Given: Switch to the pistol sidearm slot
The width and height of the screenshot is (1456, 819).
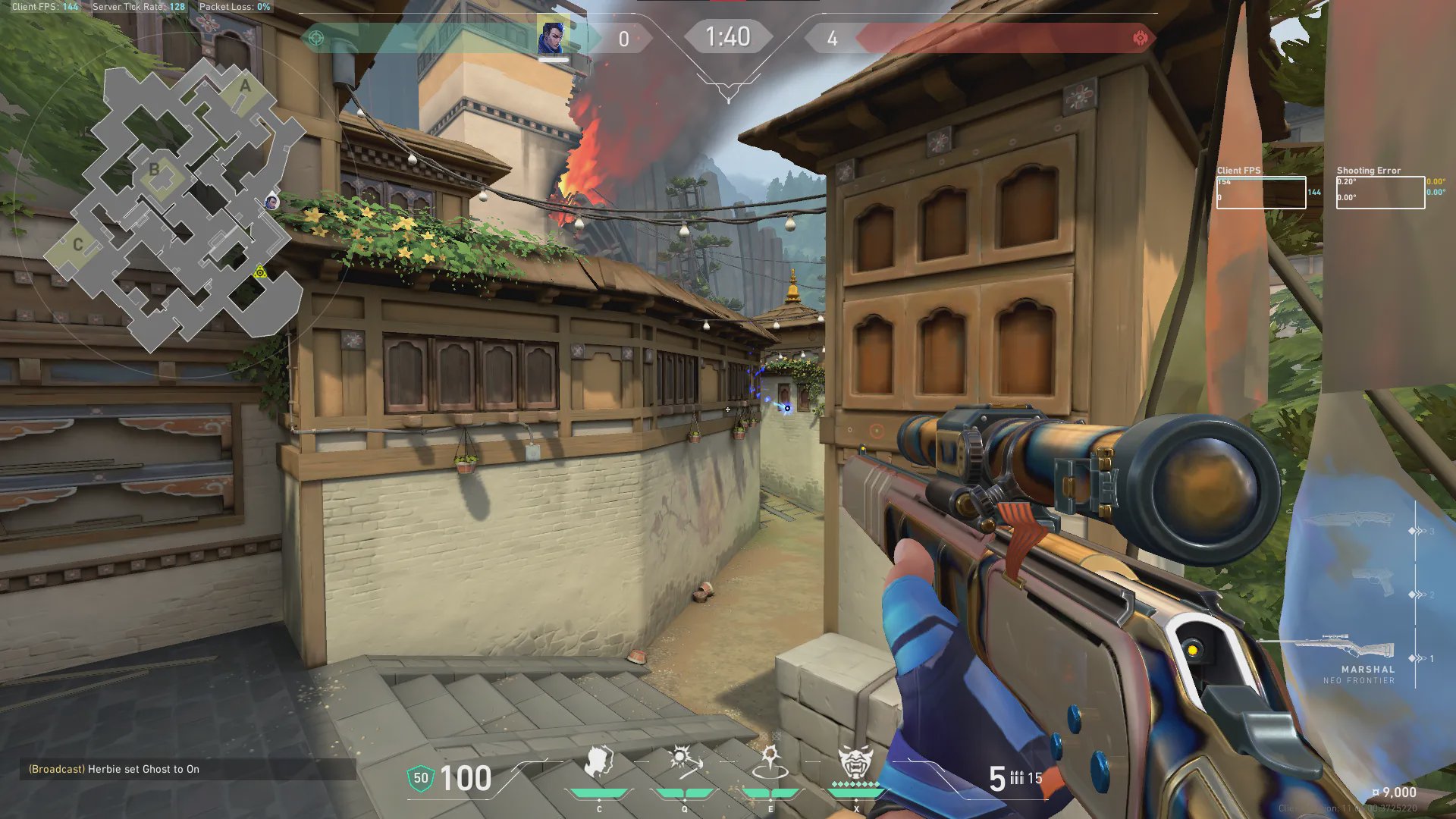Looking at the screenshot, I should click(1373, 582).
